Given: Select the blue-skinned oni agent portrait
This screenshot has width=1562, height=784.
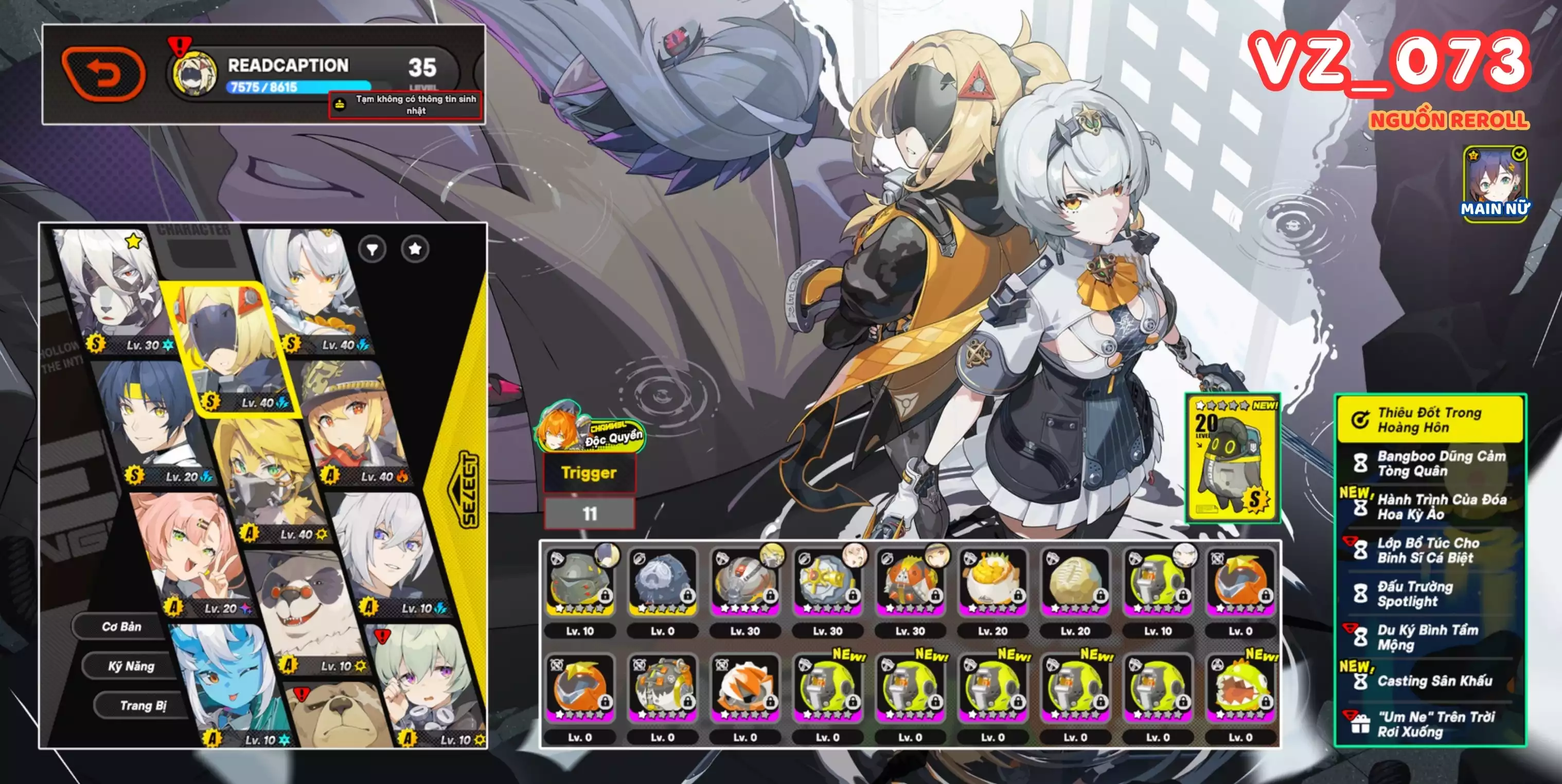Looking at the screenshot, I should [x=224, y=685].
